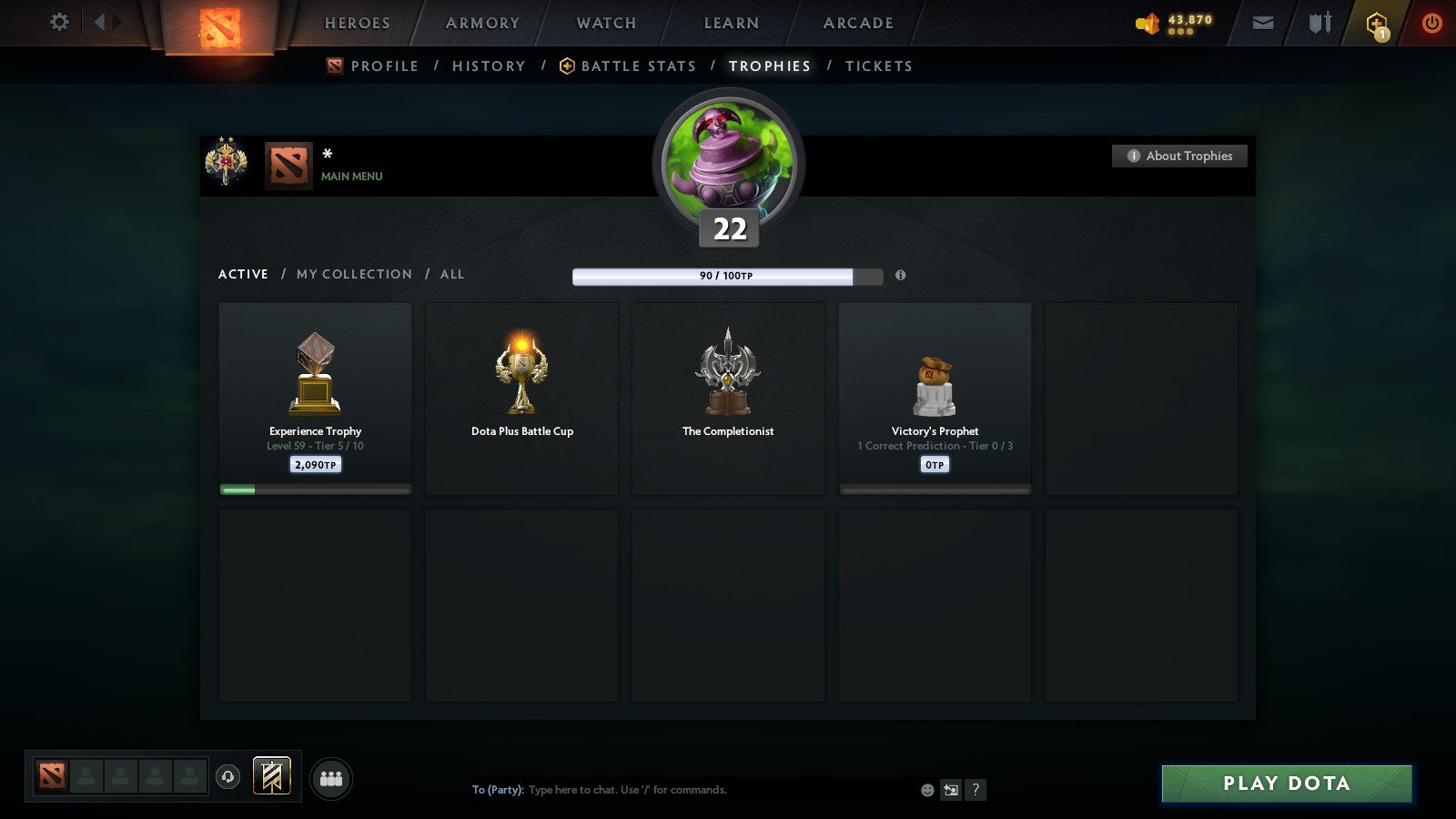Toggle the chat channel switcher beside the smiley
1456x819 pixels.
point(949,790)
